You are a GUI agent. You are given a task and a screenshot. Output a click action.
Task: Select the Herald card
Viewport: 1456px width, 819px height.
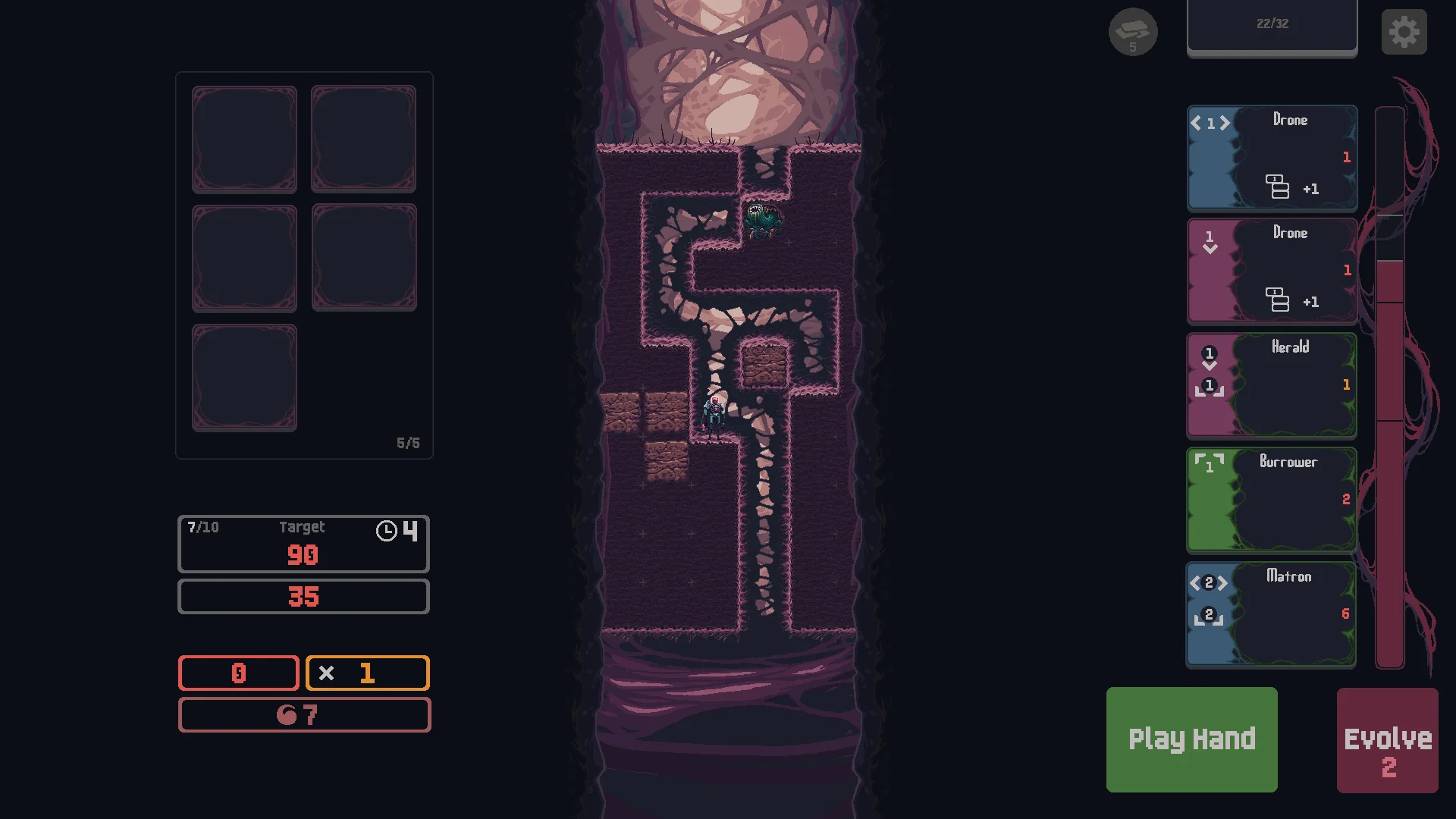[1271, 385]
